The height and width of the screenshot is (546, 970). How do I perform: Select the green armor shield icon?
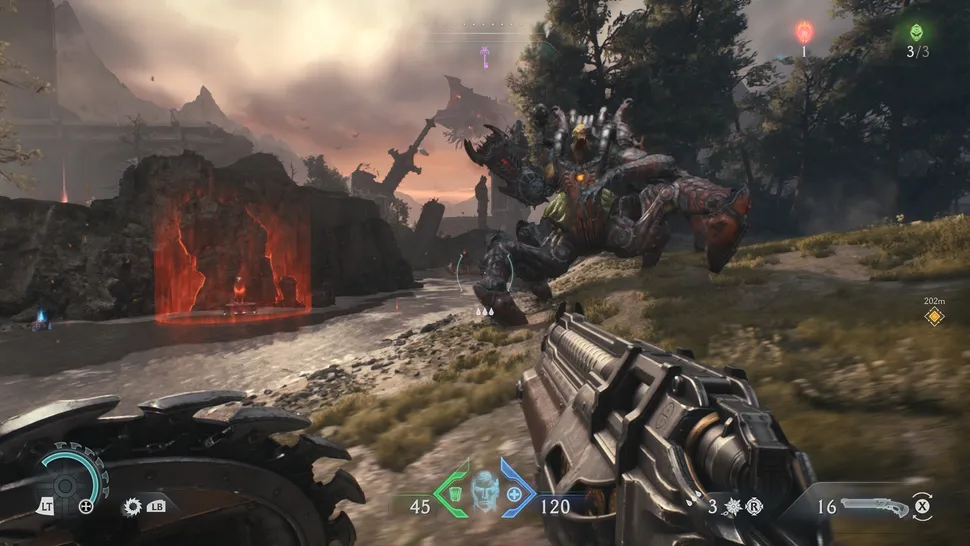[452, 493]
